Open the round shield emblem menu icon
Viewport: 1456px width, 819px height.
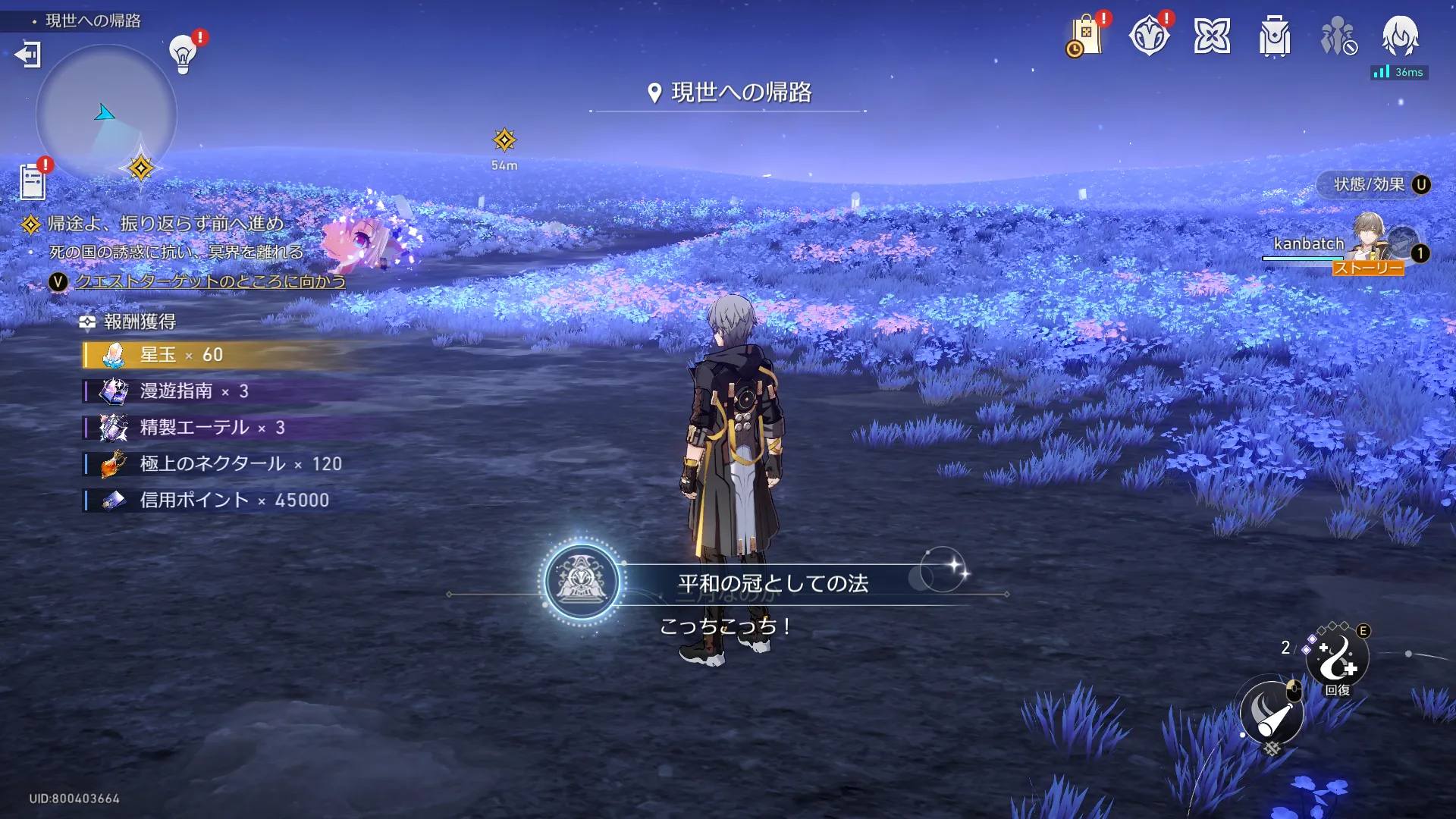[x=1149, y=36]
